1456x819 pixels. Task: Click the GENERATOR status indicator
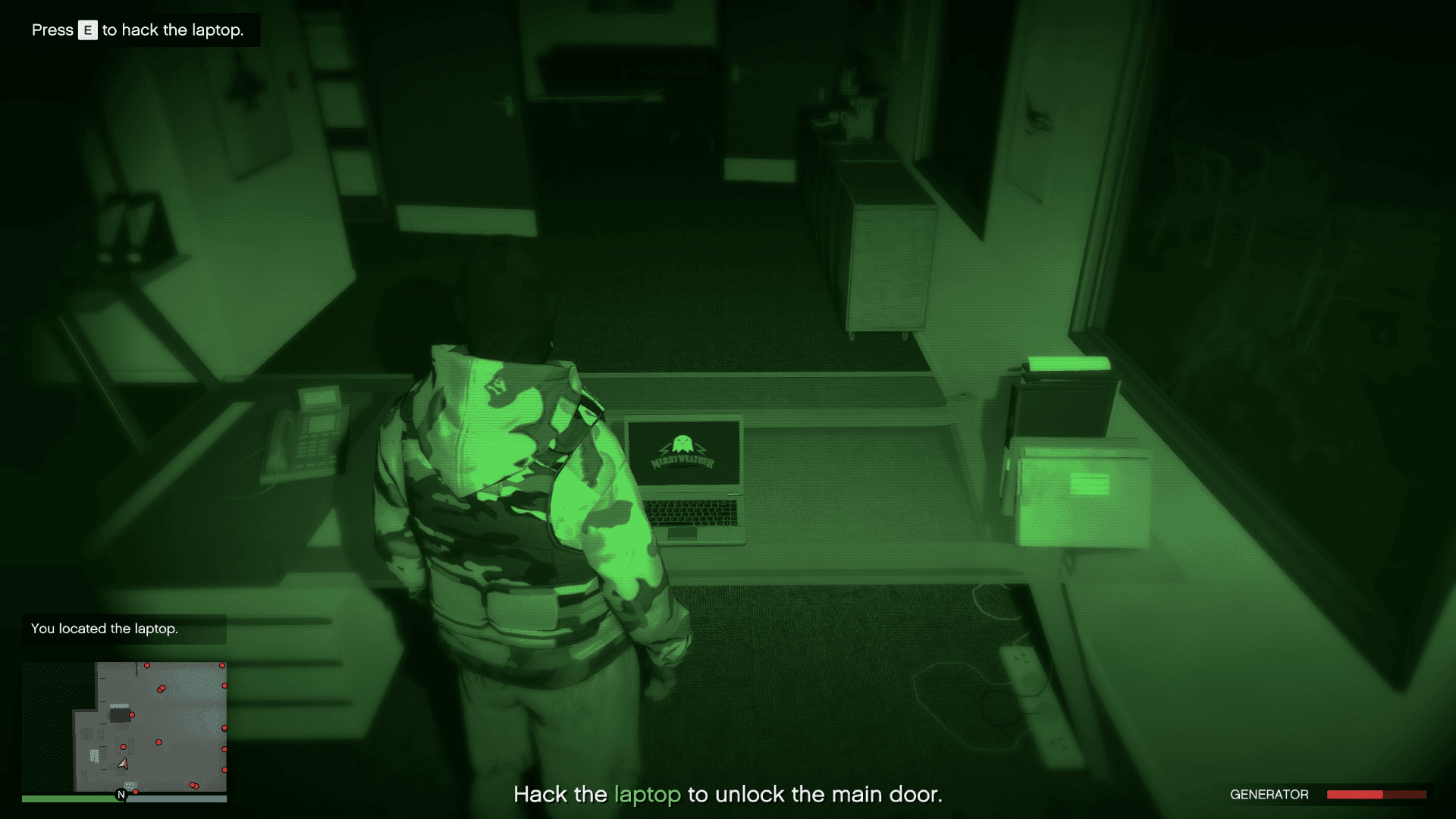pyautogui.click(x=1268, y=795)
